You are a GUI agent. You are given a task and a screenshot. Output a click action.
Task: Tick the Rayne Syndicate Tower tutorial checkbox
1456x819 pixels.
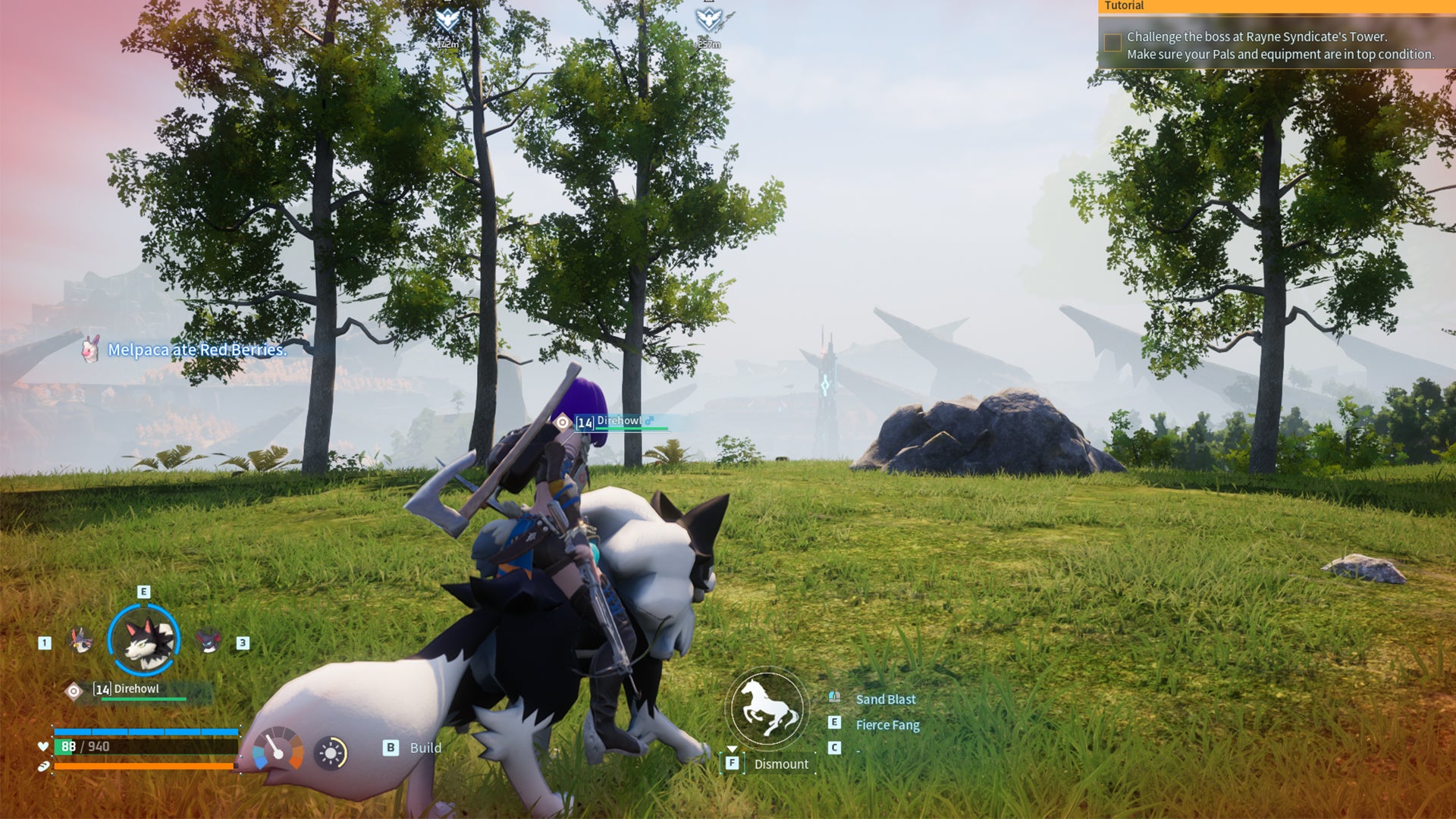pos(1112,42)
